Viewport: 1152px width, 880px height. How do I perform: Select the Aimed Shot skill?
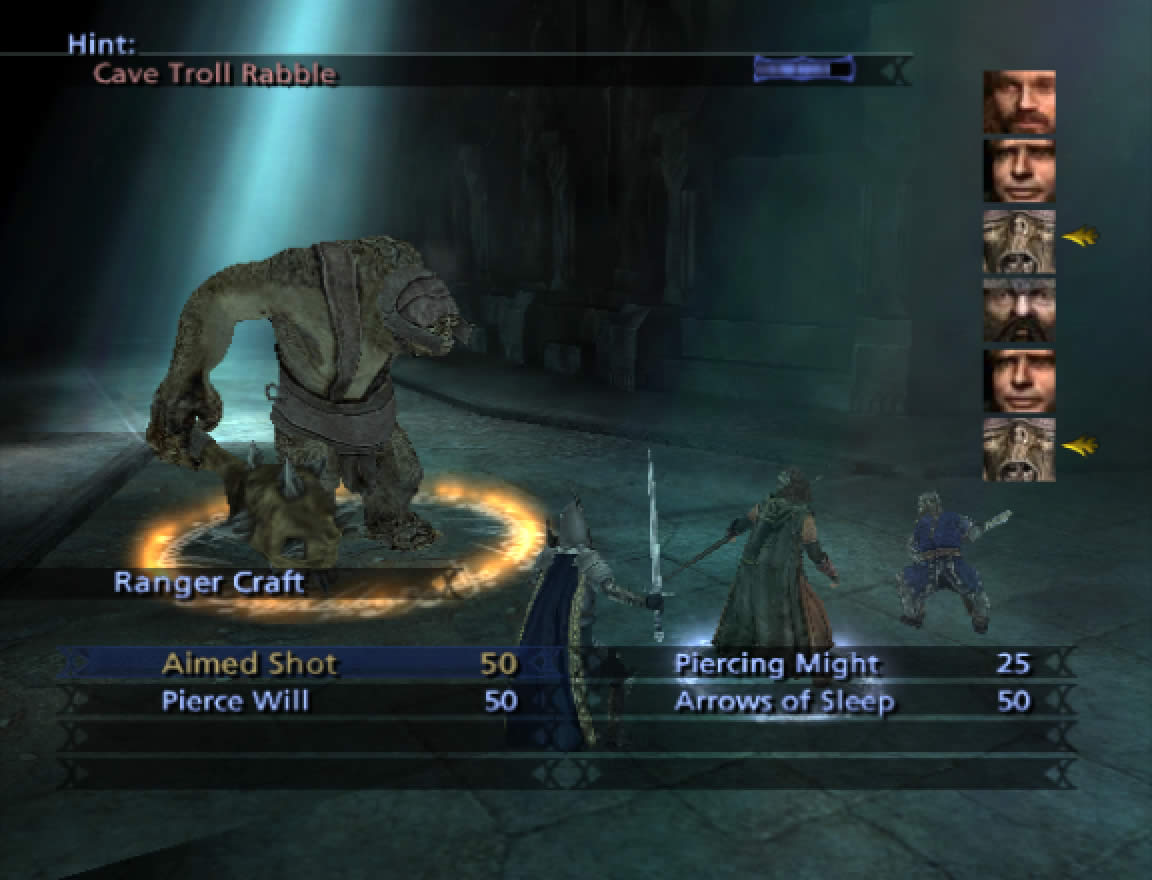(250, 664)
